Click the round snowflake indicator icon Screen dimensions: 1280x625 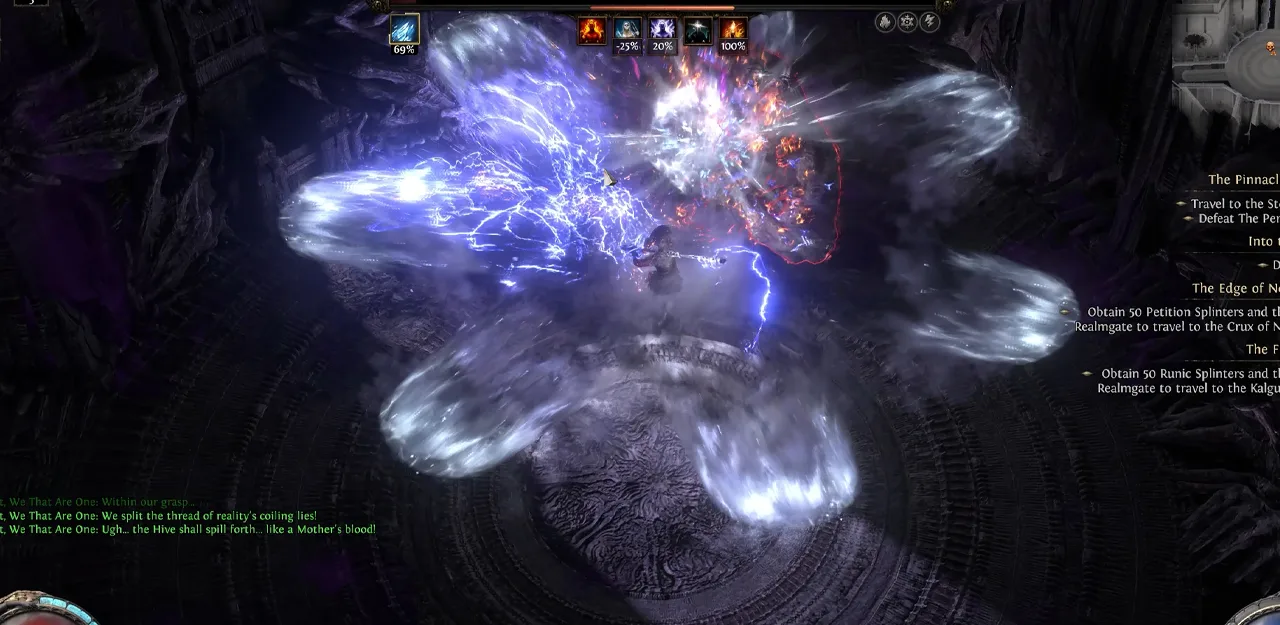[907, 22]
